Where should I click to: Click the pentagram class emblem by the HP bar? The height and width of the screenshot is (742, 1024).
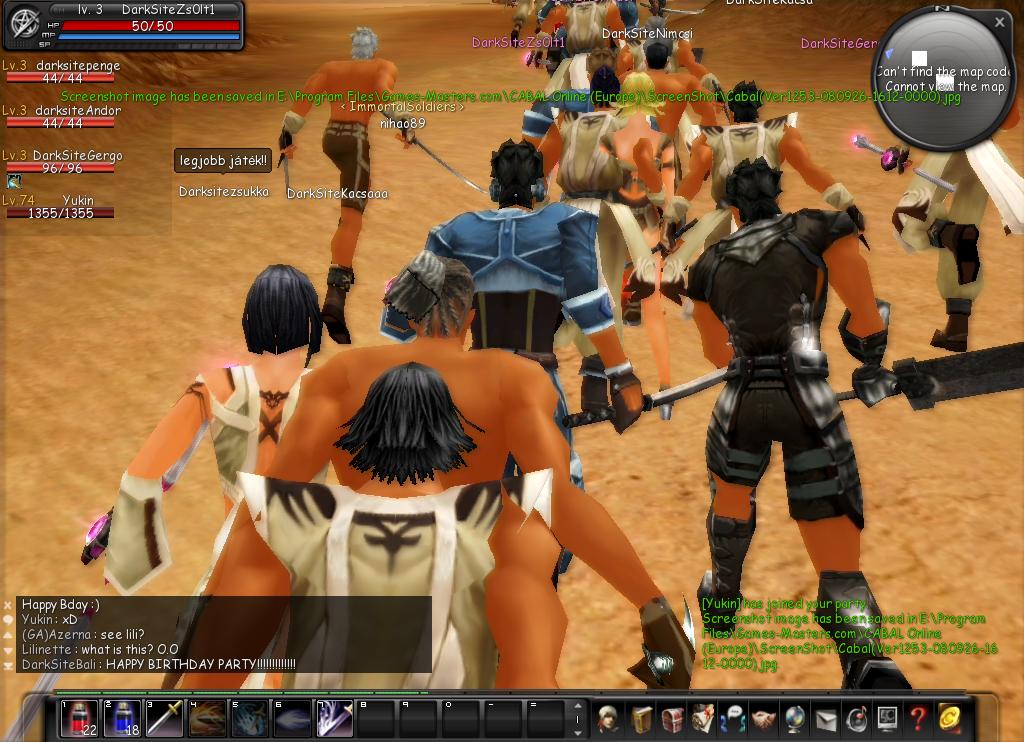click(x=23, y=24)
